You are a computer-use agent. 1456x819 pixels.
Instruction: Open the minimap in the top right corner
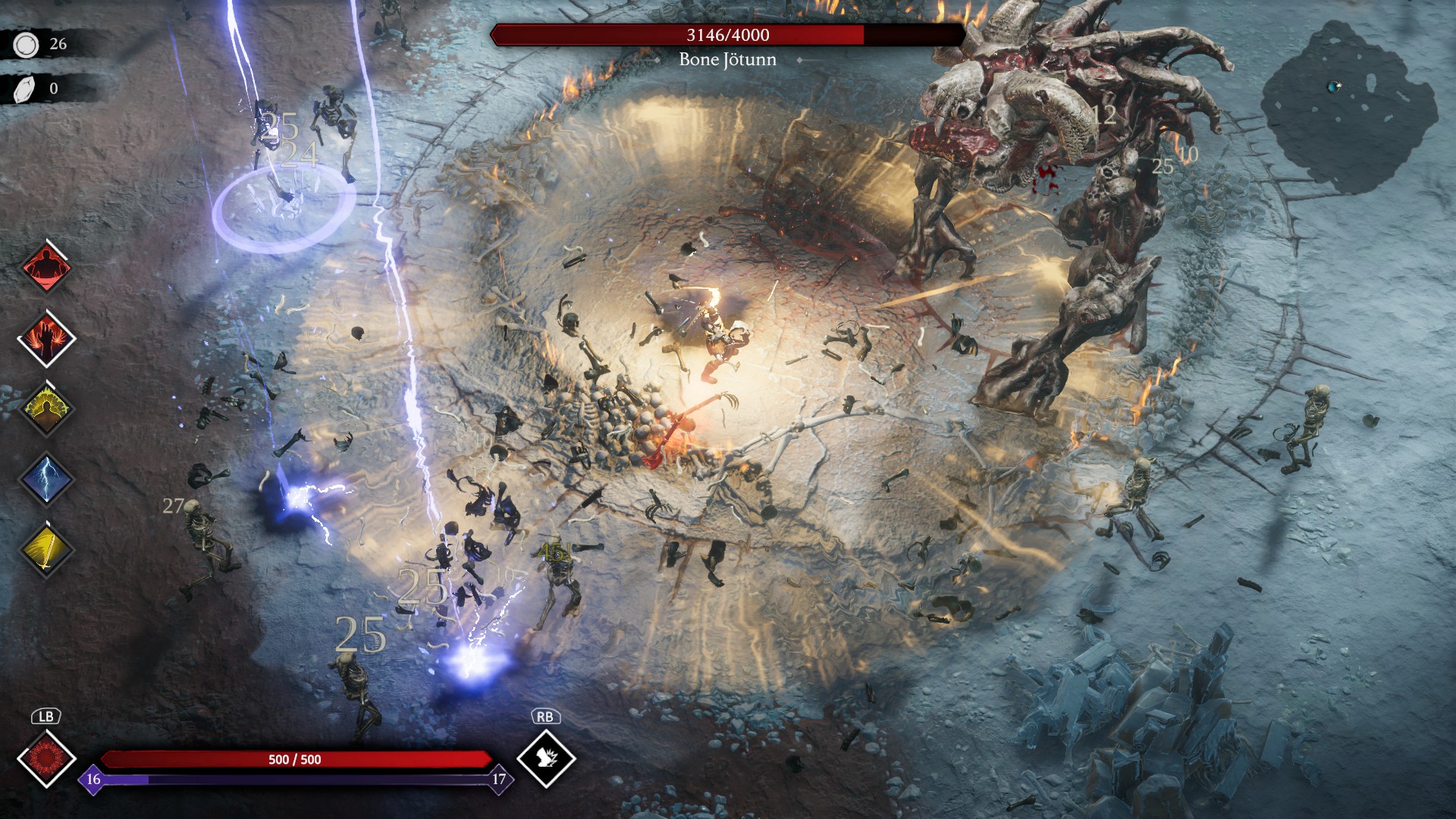[1350, 99]
